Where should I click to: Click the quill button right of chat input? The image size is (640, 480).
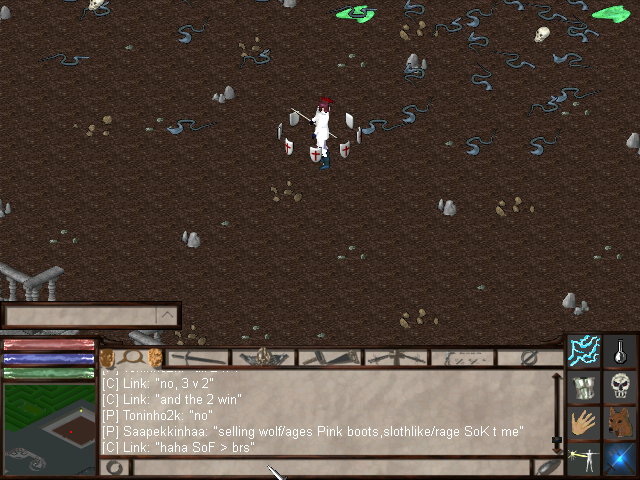(x=549, y=467)
